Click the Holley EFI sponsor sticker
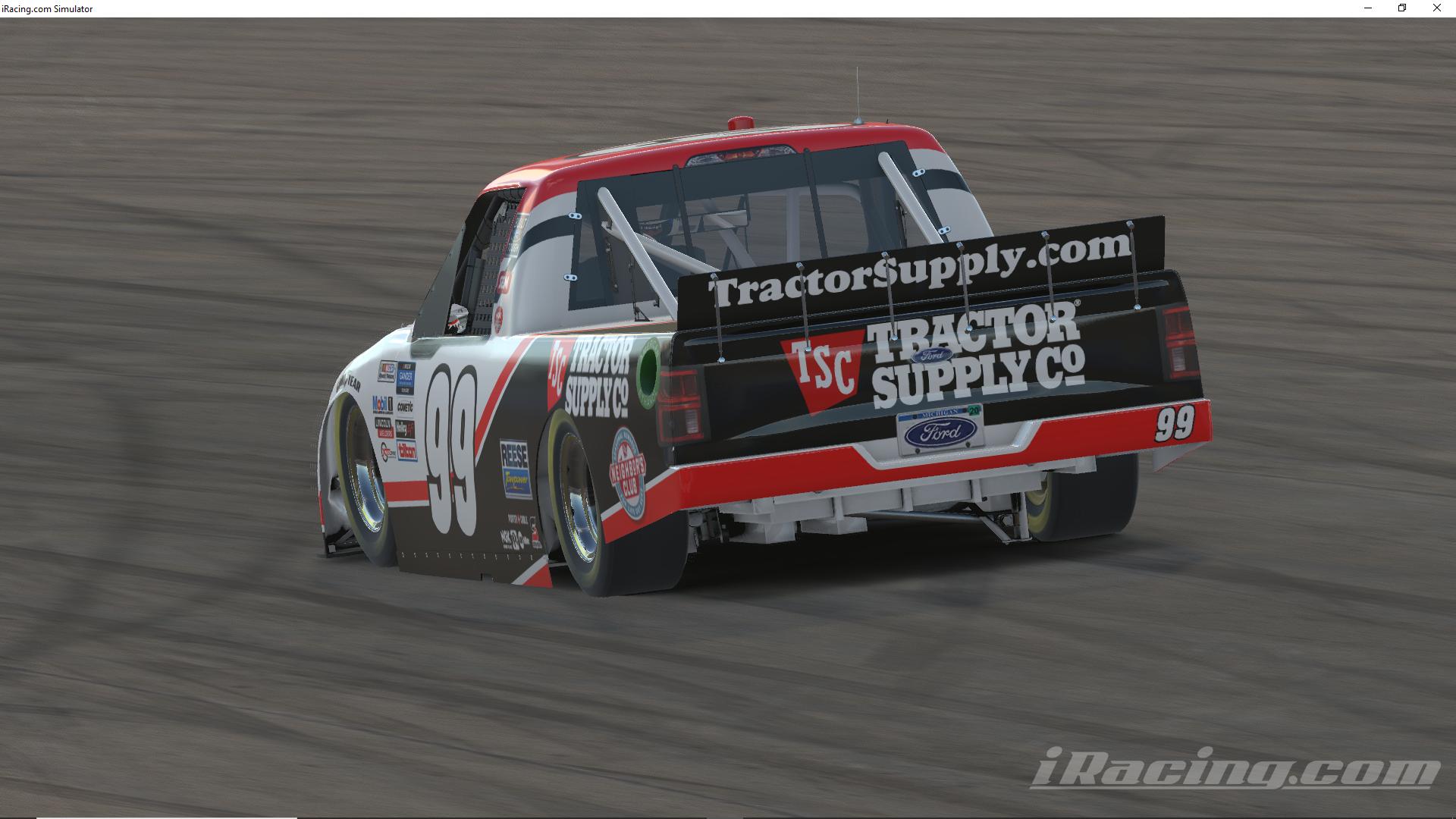The image size is (1456, 819). pyautogui.click(x=407, y=426)
